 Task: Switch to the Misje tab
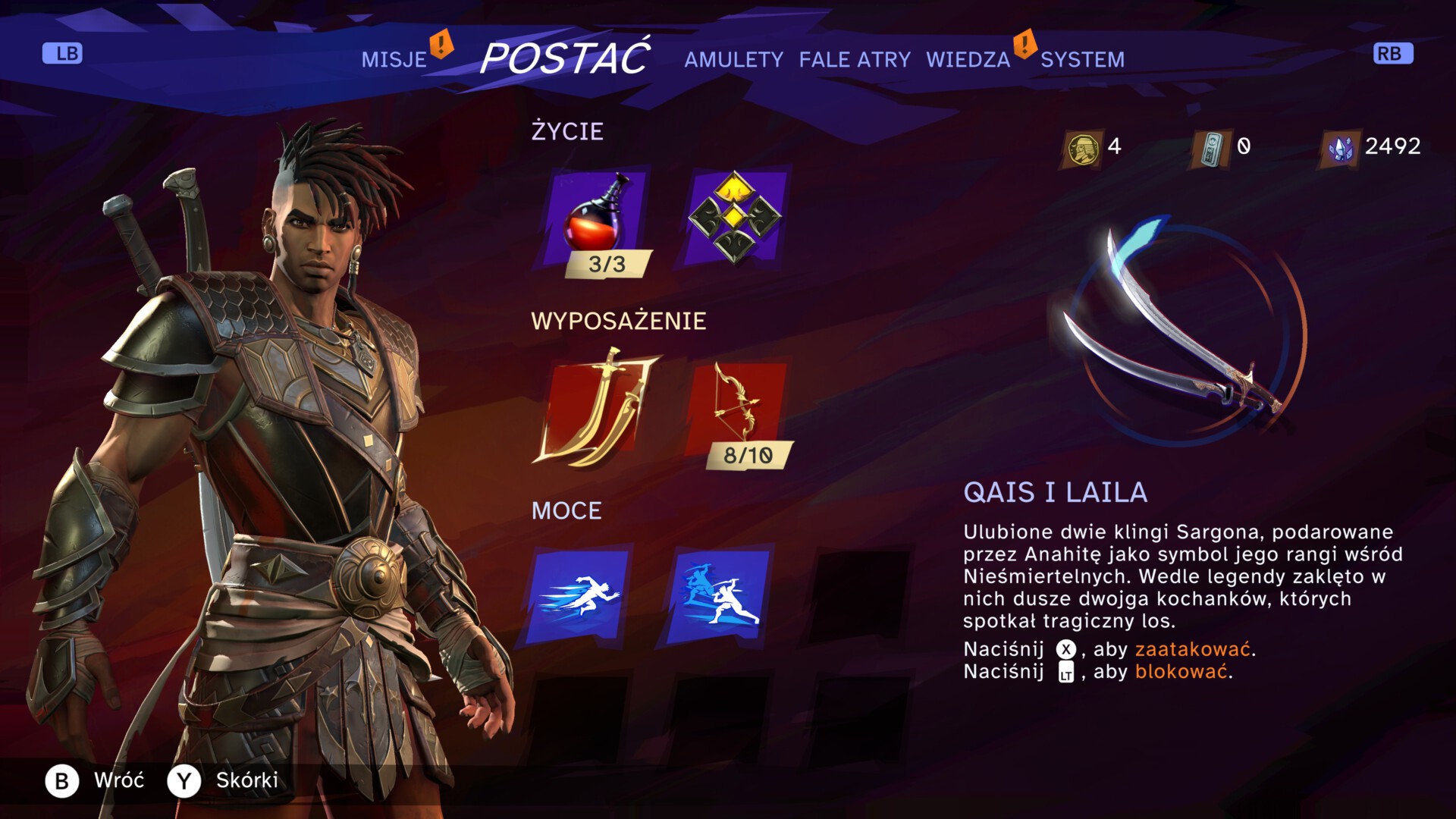pyautogui.click(x=394, y=60)
